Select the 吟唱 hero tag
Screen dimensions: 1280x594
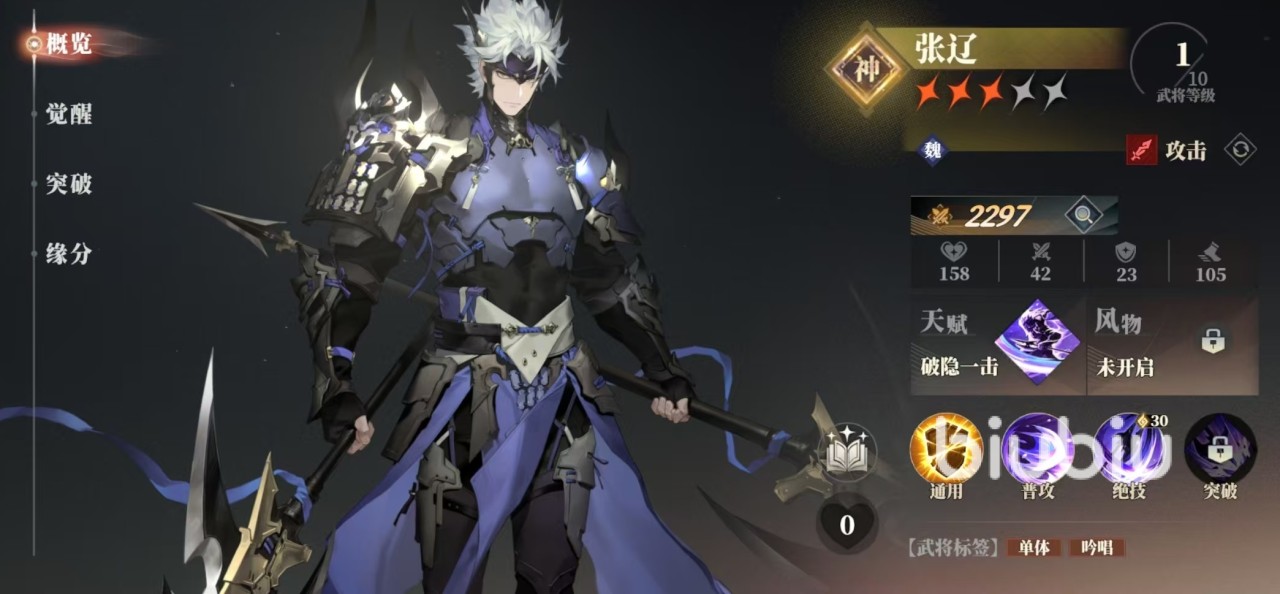point(1096,548)
